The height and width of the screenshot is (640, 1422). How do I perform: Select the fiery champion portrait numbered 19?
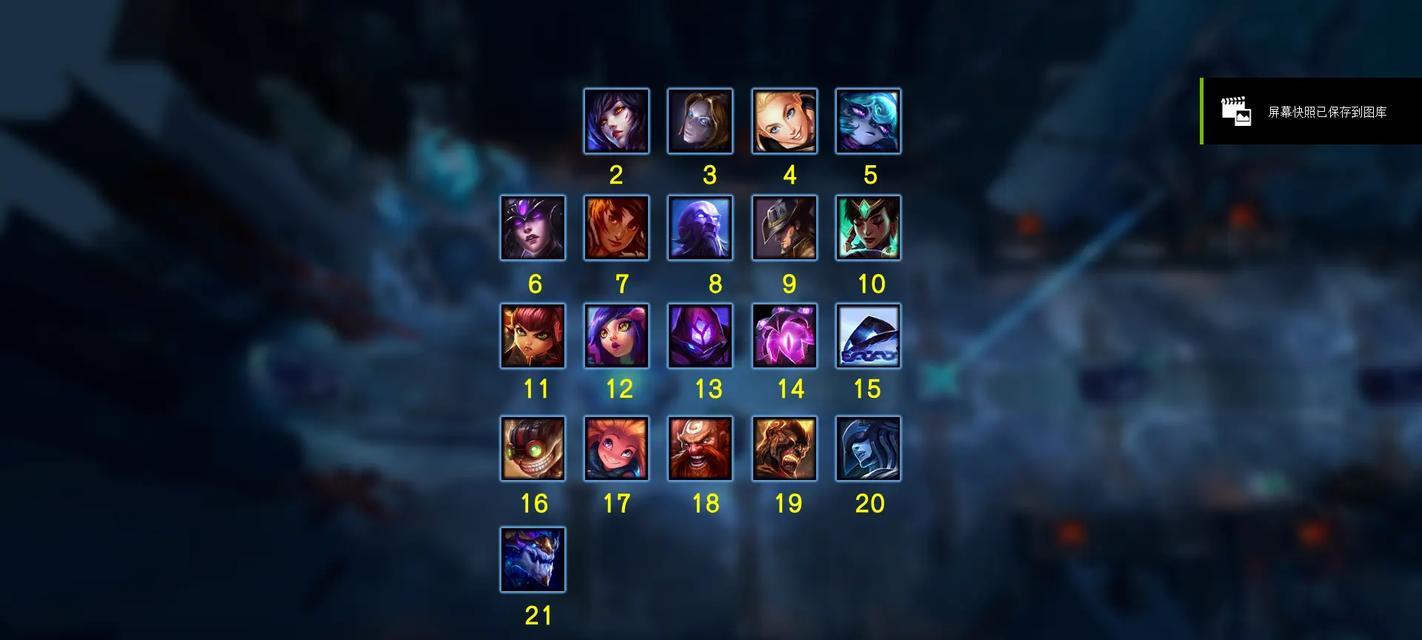click(784, 449)
